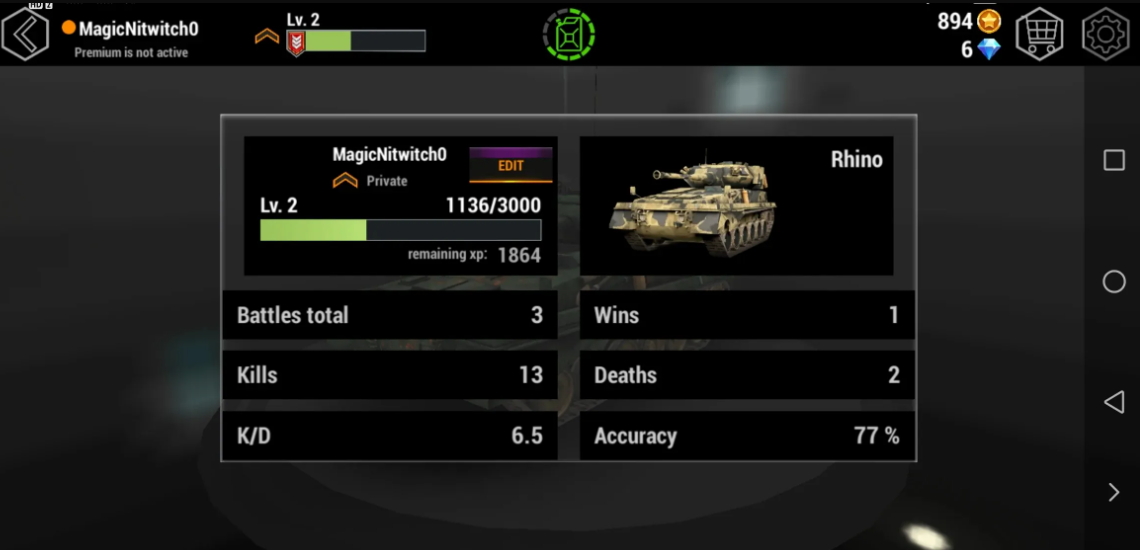Open the shop cart icon
The image size is (1140, 550).
pos(1039,34)
